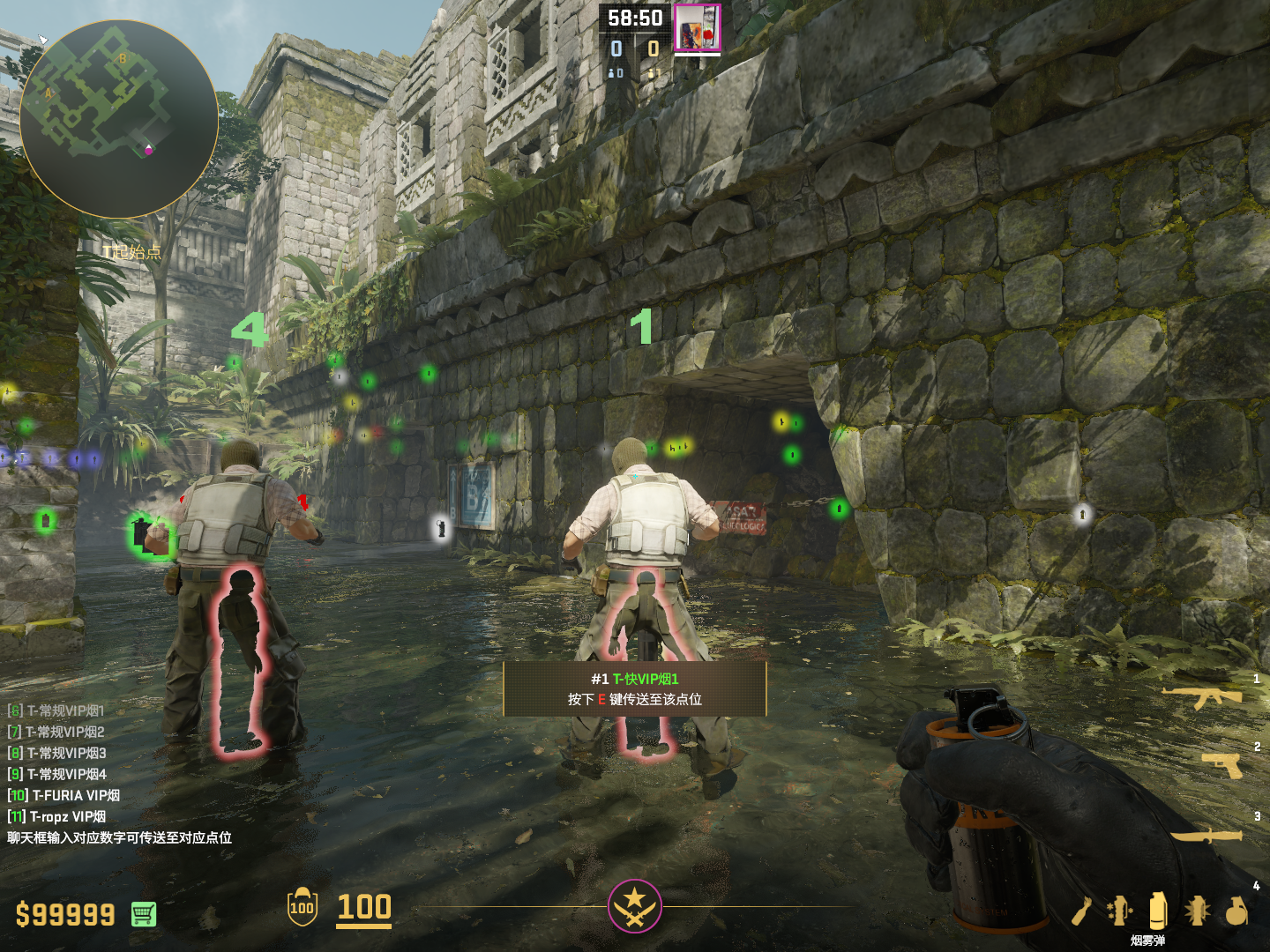Pick the T-常规VIP烟3 list entry
The height and width of the screenshot is (952, 1270).
click(57, 753)
